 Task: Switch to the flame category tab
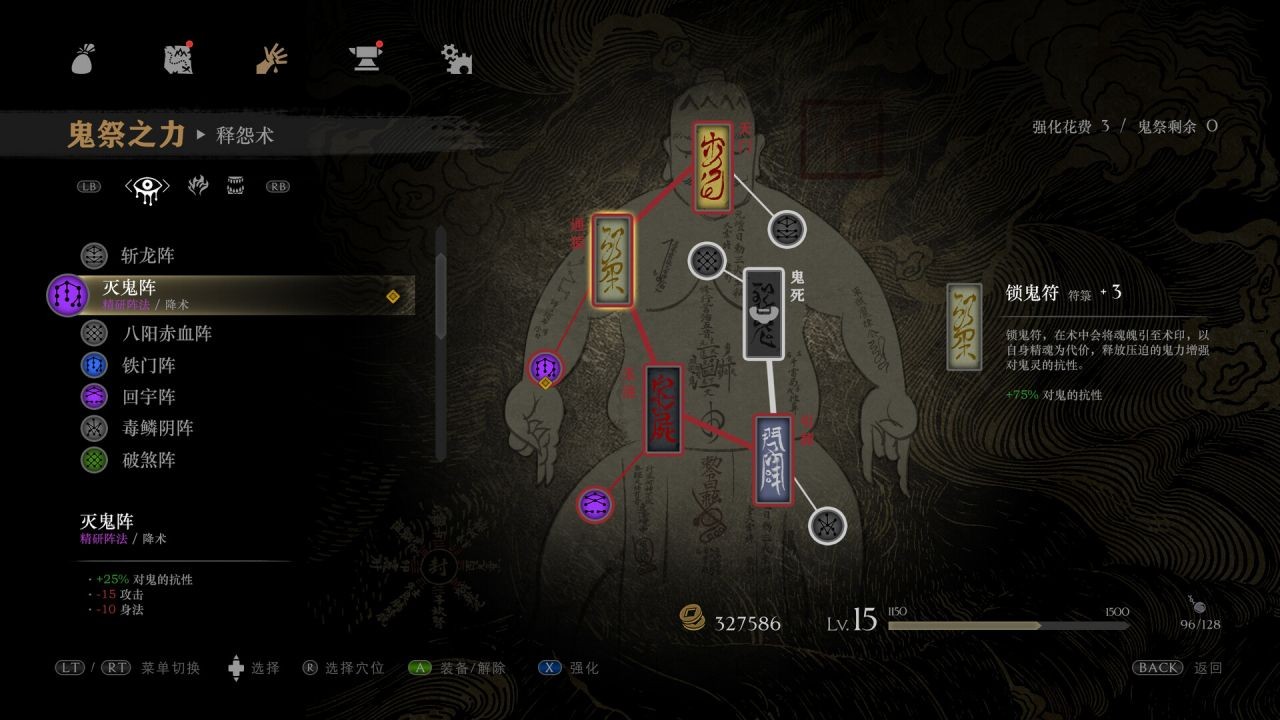coord(198,186)
